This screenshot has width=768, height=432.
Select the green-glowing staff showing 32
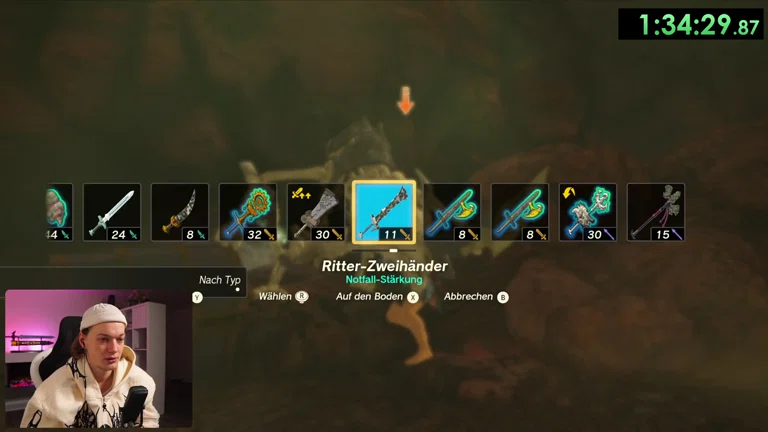pyautogui.click(x=248, y=212)
